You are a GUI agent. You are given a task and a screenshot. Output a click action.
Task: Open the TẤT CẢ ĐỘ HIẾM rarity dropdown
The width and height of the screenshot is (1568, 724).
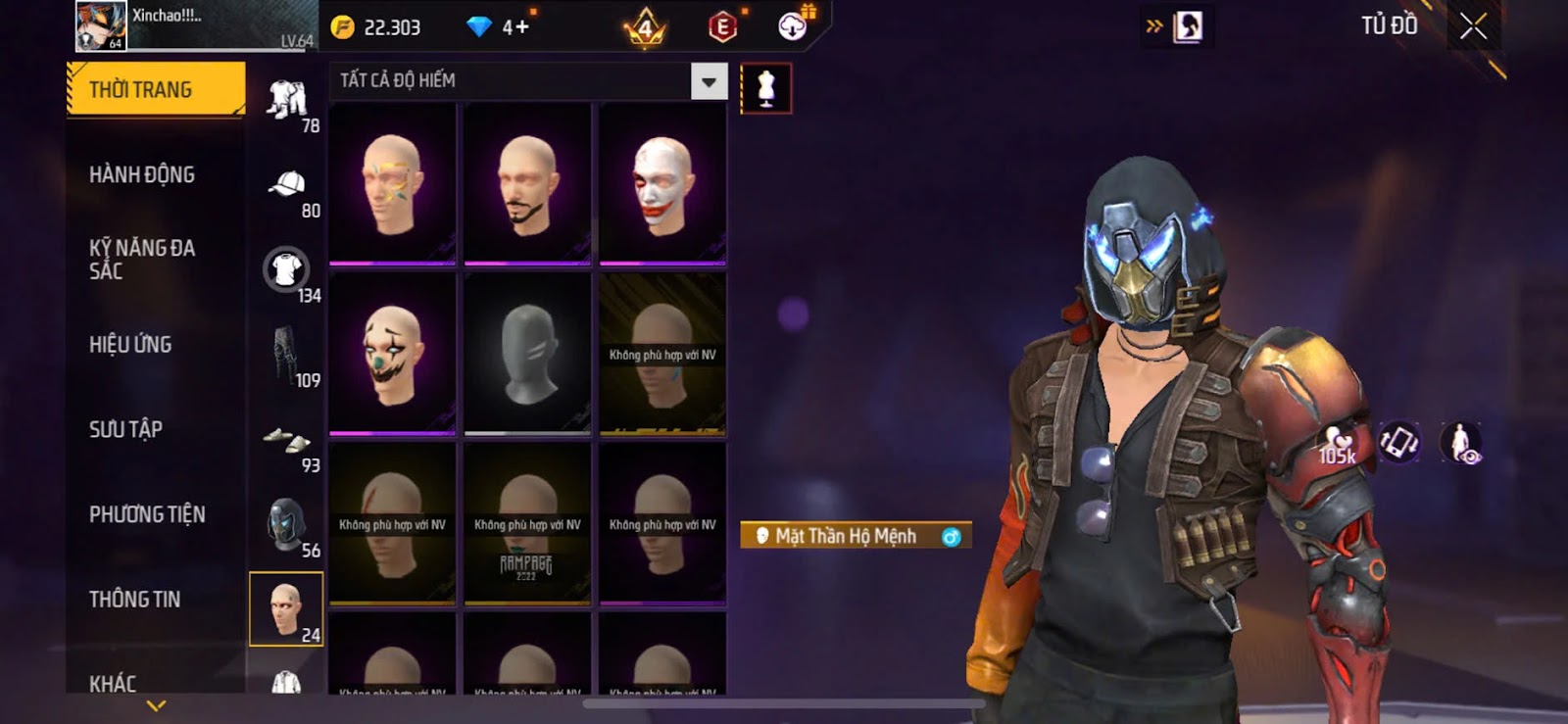click(709, 81)
